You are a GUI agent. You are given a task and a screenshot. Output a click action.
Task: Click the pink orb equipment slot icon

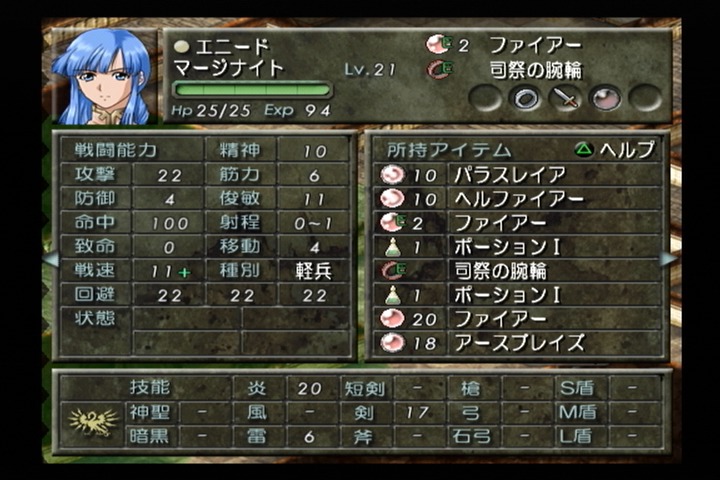click(x=605, y=97)
